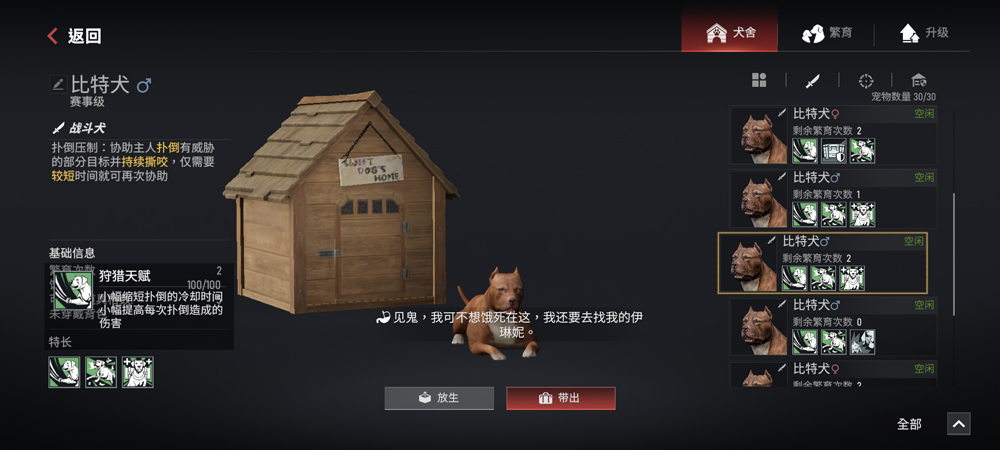Select the female 比特犬 with 2 breedings left
The image size is (1000, 450).
[x=842, y=136]
